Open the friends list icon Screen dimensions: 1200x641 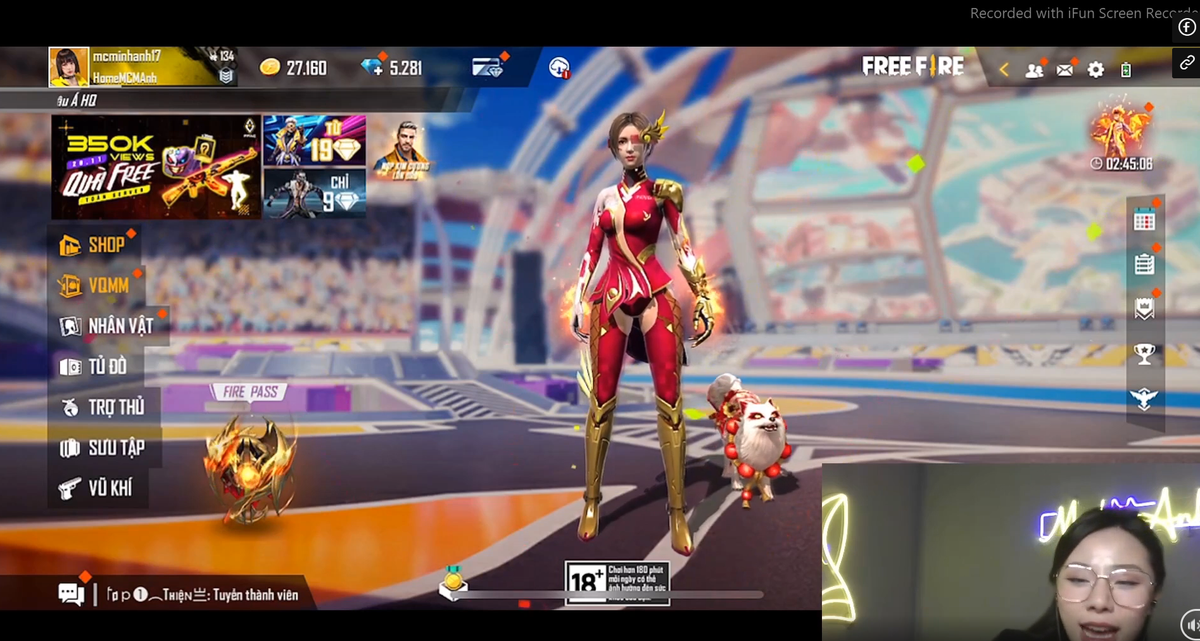coord(1034,70)
